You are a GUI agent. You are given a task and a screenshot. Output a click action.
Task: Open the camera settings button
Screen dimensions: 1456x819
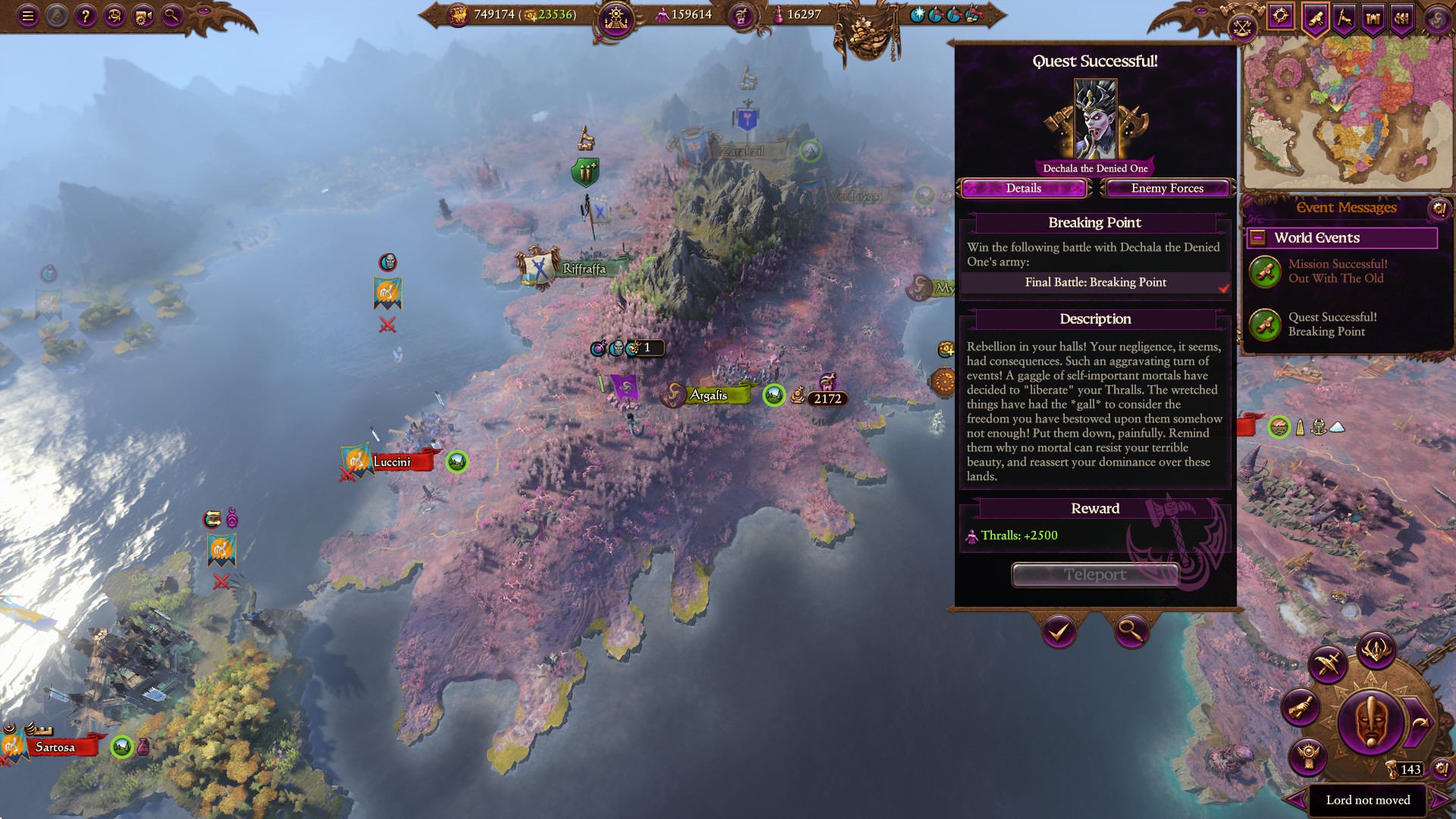[x=143, y=16]
